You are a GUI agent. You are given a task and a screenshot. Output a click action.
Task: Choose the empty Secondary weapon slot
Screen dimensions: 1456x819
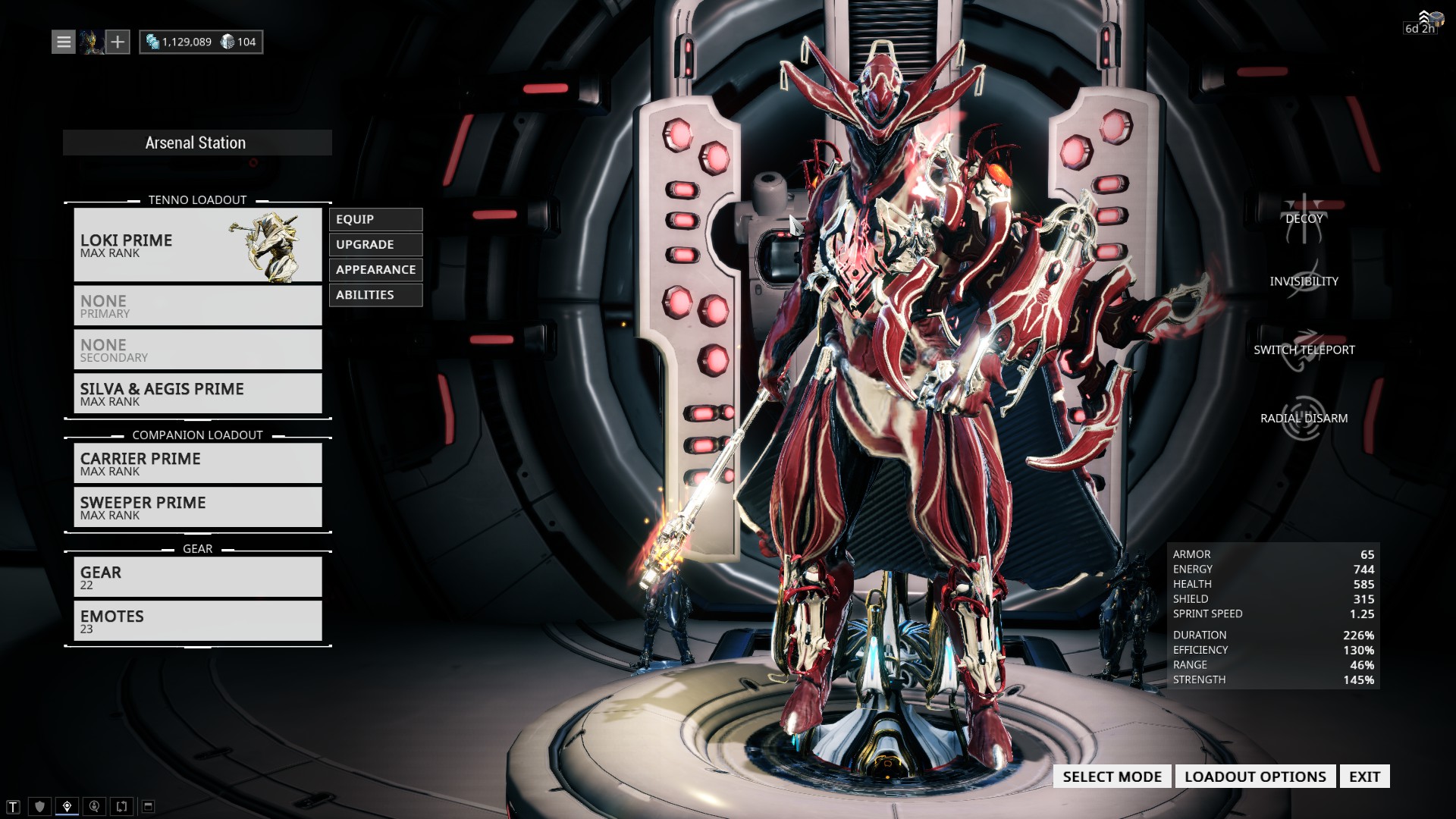[x=197, y=350]
